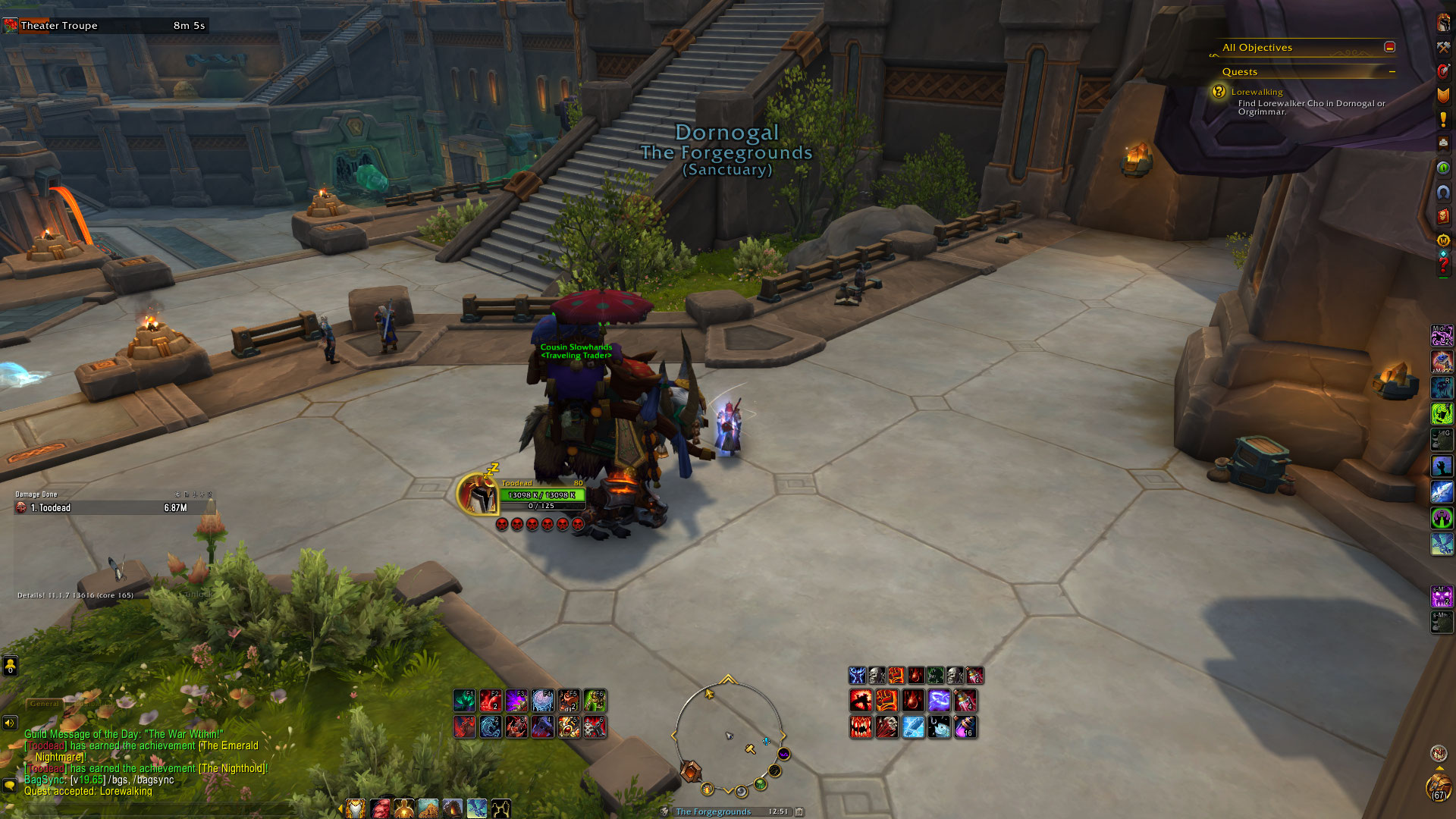Screen dimensions: 1456x819
Task: Open the calendar button beside the clock
Action: (x=799, y=811)
